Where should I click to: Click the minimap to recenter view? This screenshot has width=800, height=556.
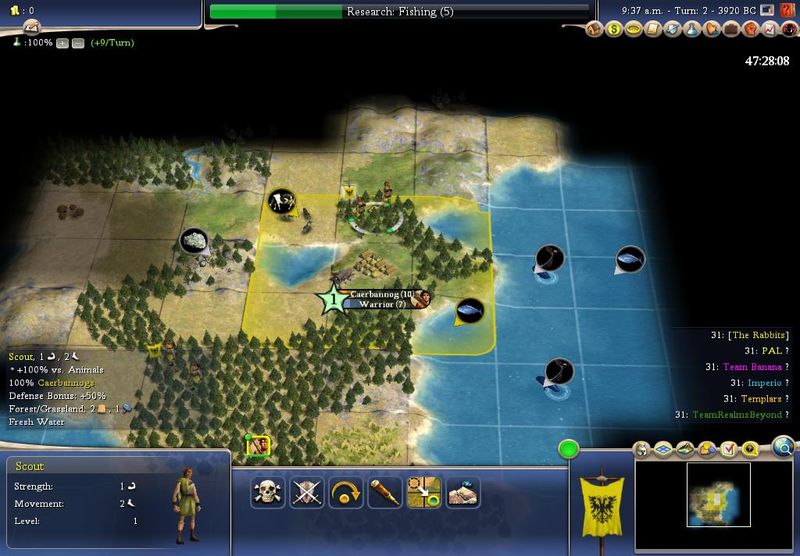(718, 494)
